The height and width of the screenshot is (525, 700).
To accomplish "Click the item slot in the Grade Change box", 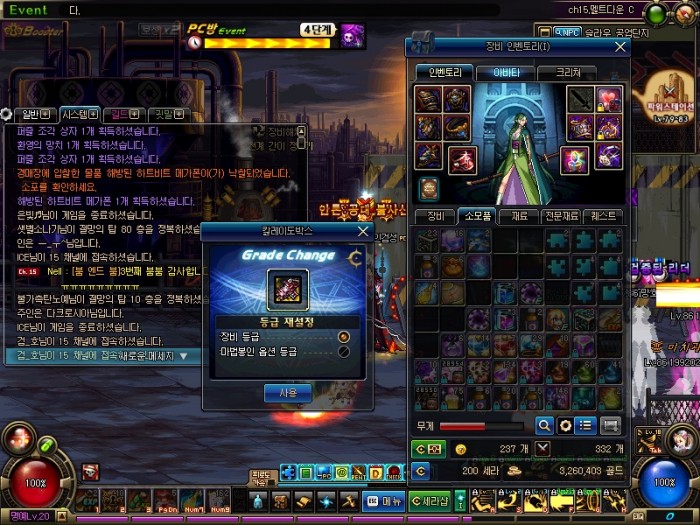I will pyautogui.click(x=286, y=290).
